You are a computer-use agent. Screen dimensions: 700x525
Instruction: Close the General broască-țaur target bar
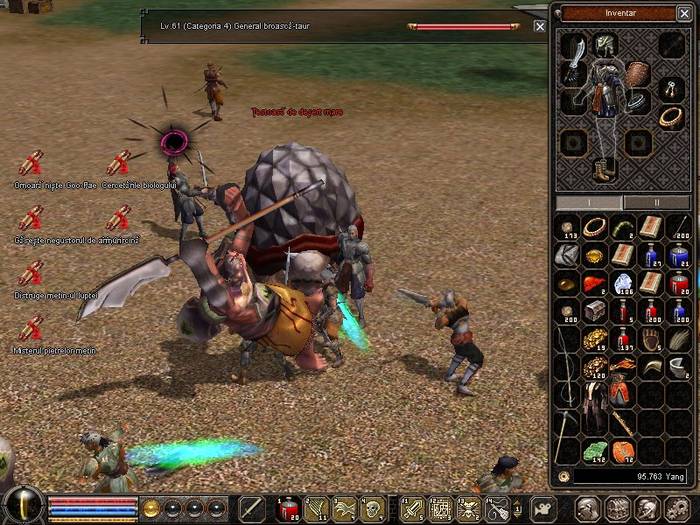540,27
